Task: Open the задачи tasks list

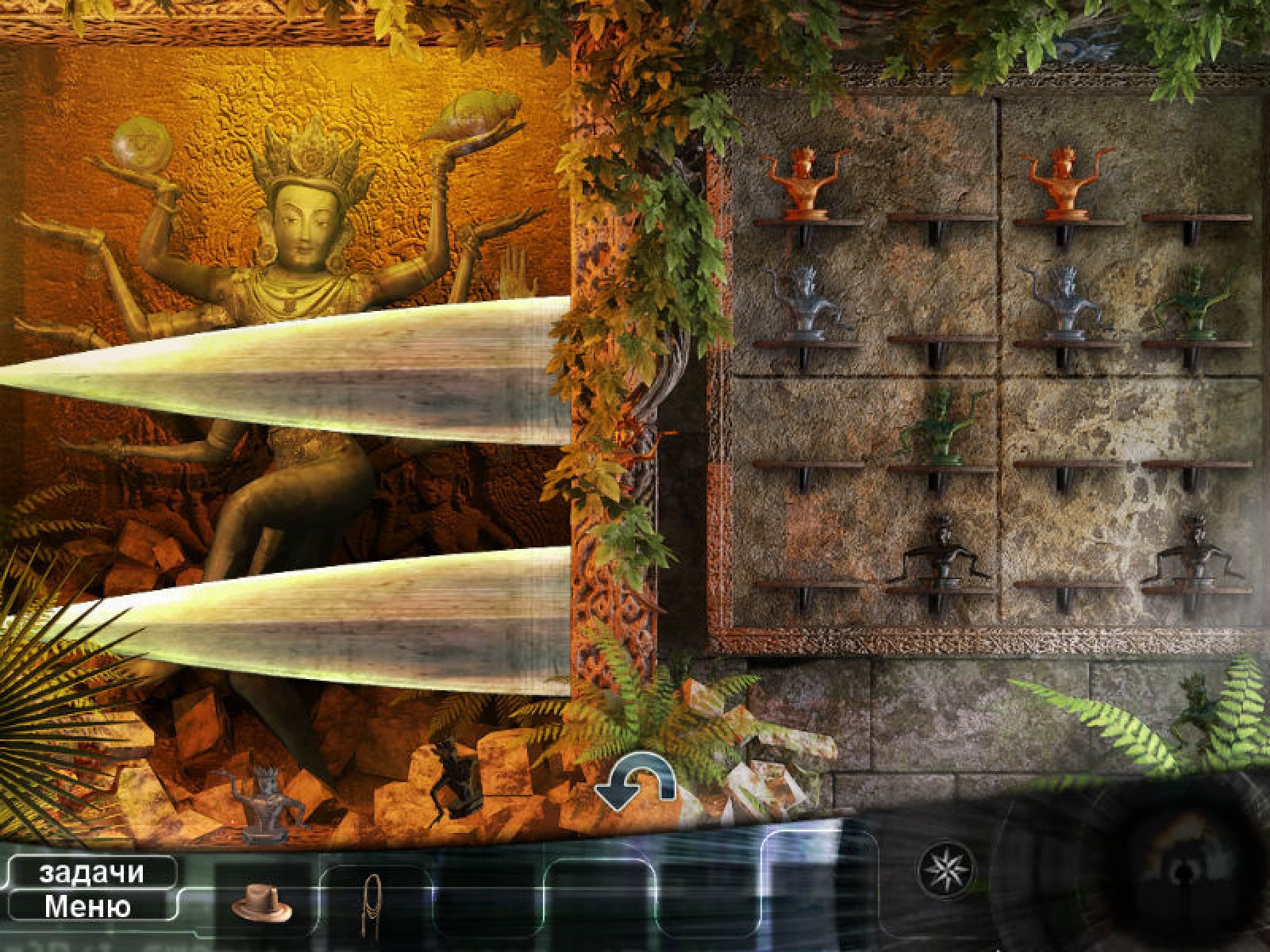Action: click(x=90, y=873)
